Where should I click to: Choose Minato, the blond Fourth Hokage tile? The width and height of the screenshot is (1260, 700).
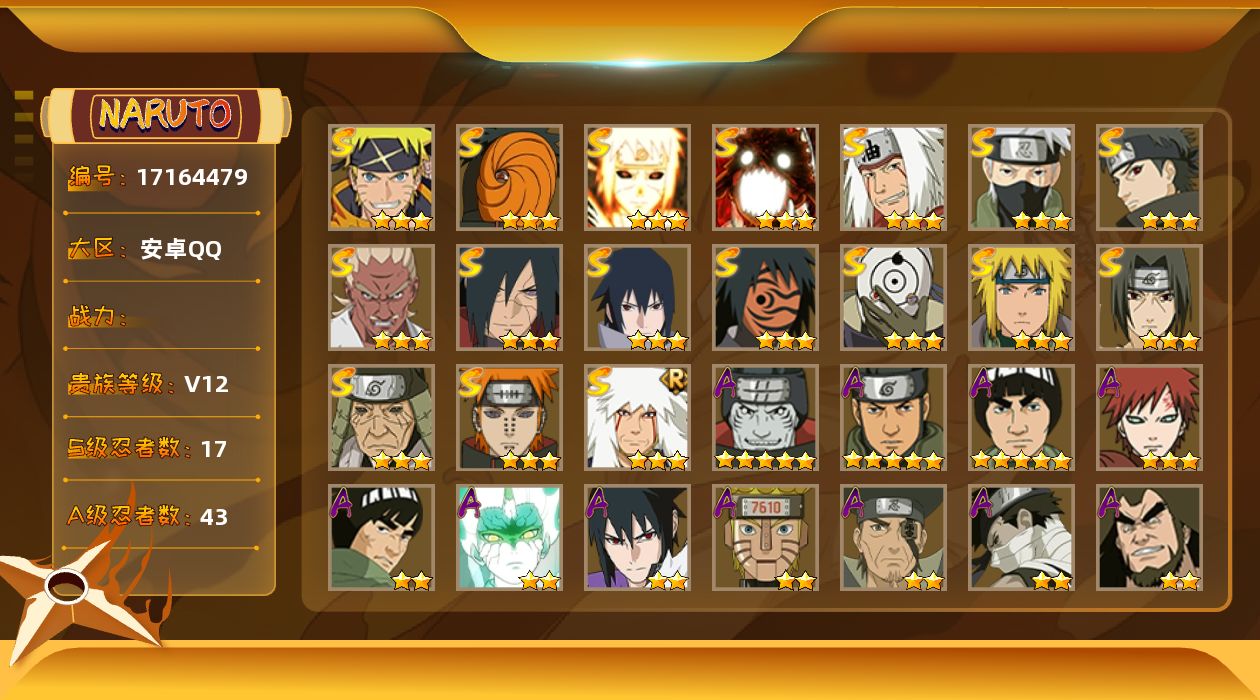(x=1021, y=297)
